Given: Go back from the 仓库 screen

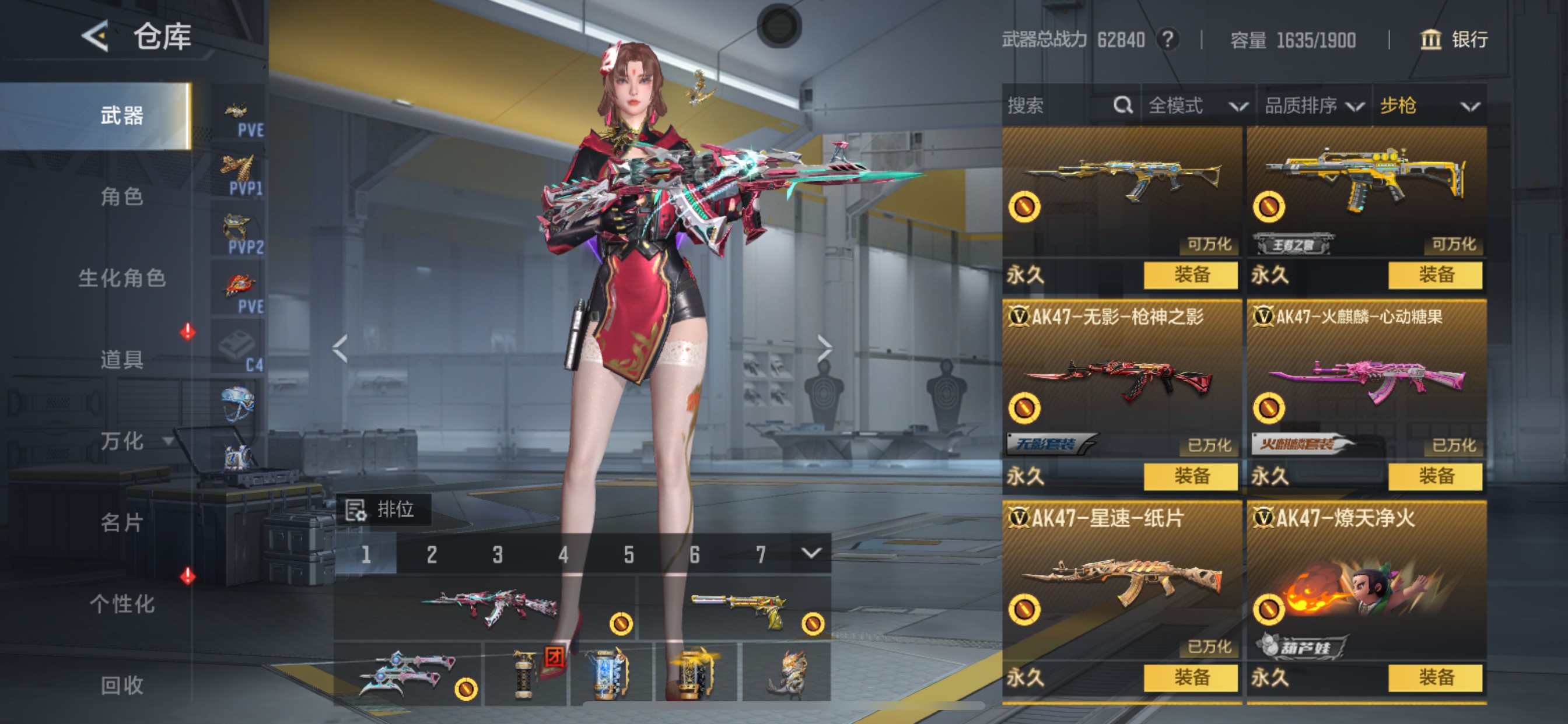Looking at the screenshot, I should point(95,36).
